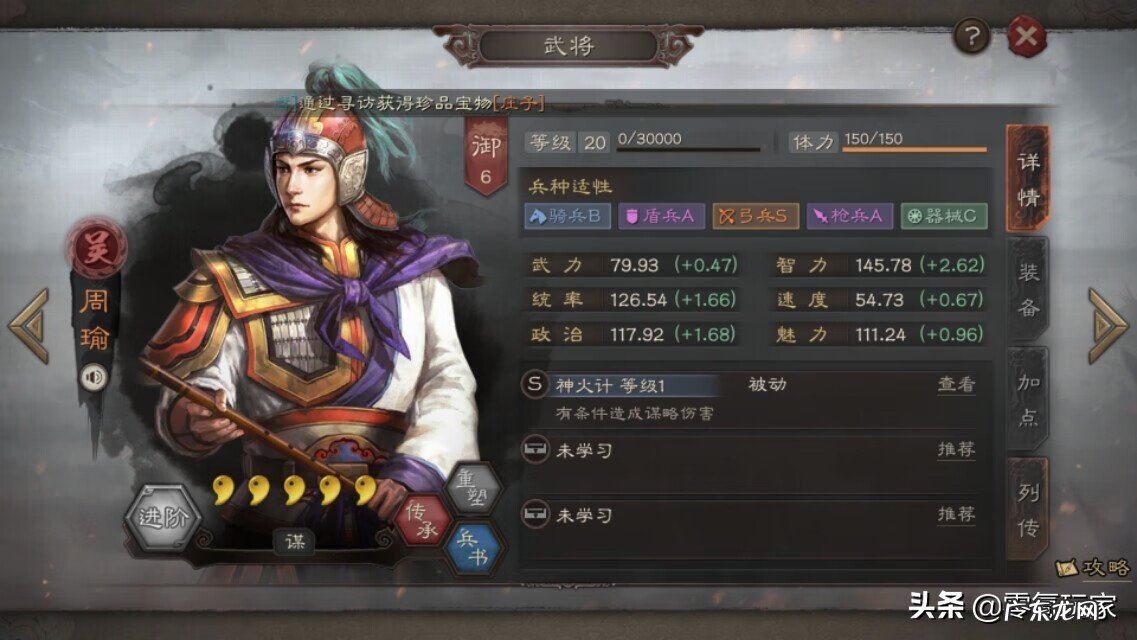This screenshot has height=640, width=1137.
Task: Open the 加点 attribute points tab
Action: (1028, 400)
